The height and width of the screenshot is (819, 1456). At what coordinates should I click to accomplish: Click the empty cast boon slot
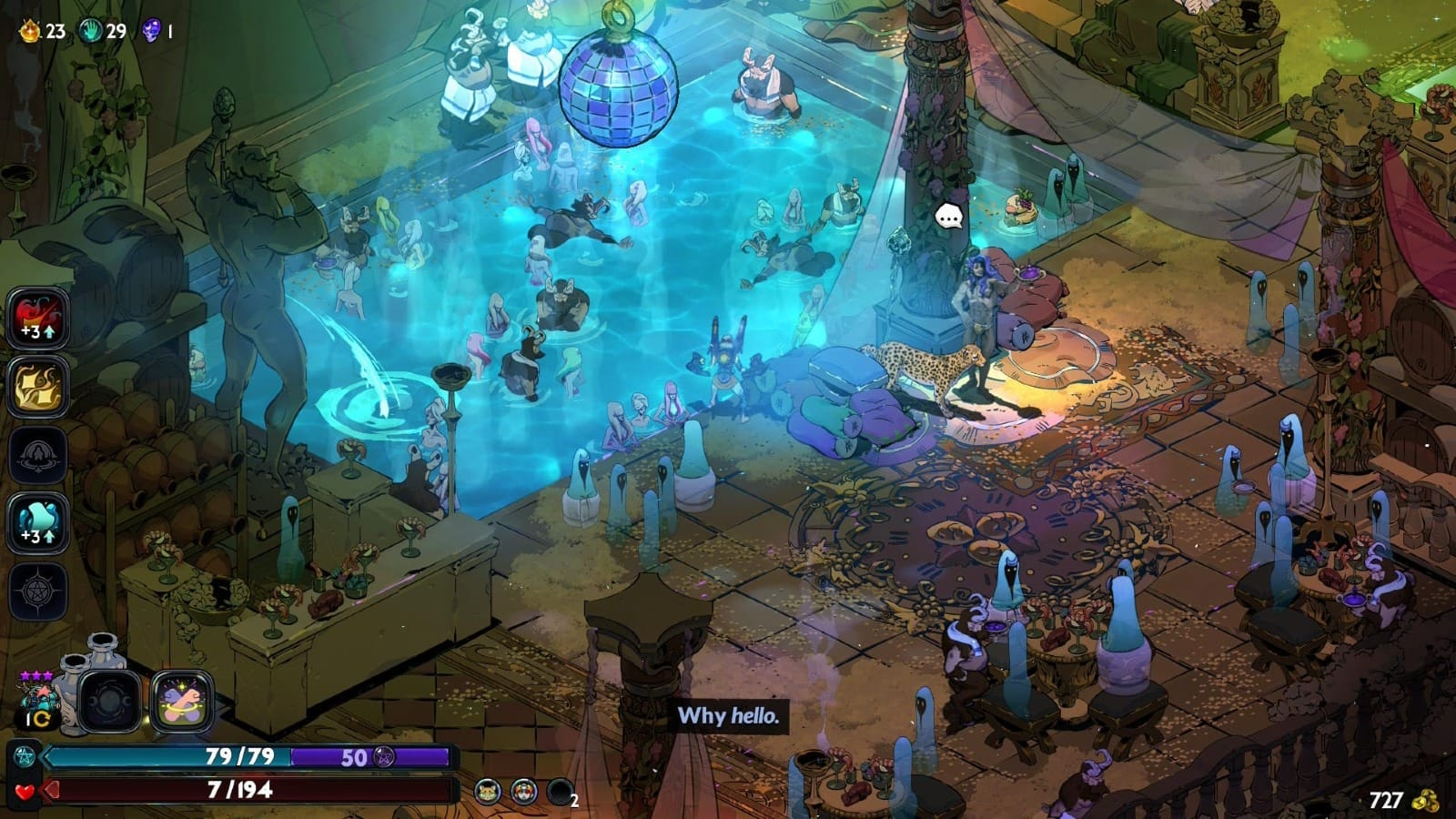38,455
